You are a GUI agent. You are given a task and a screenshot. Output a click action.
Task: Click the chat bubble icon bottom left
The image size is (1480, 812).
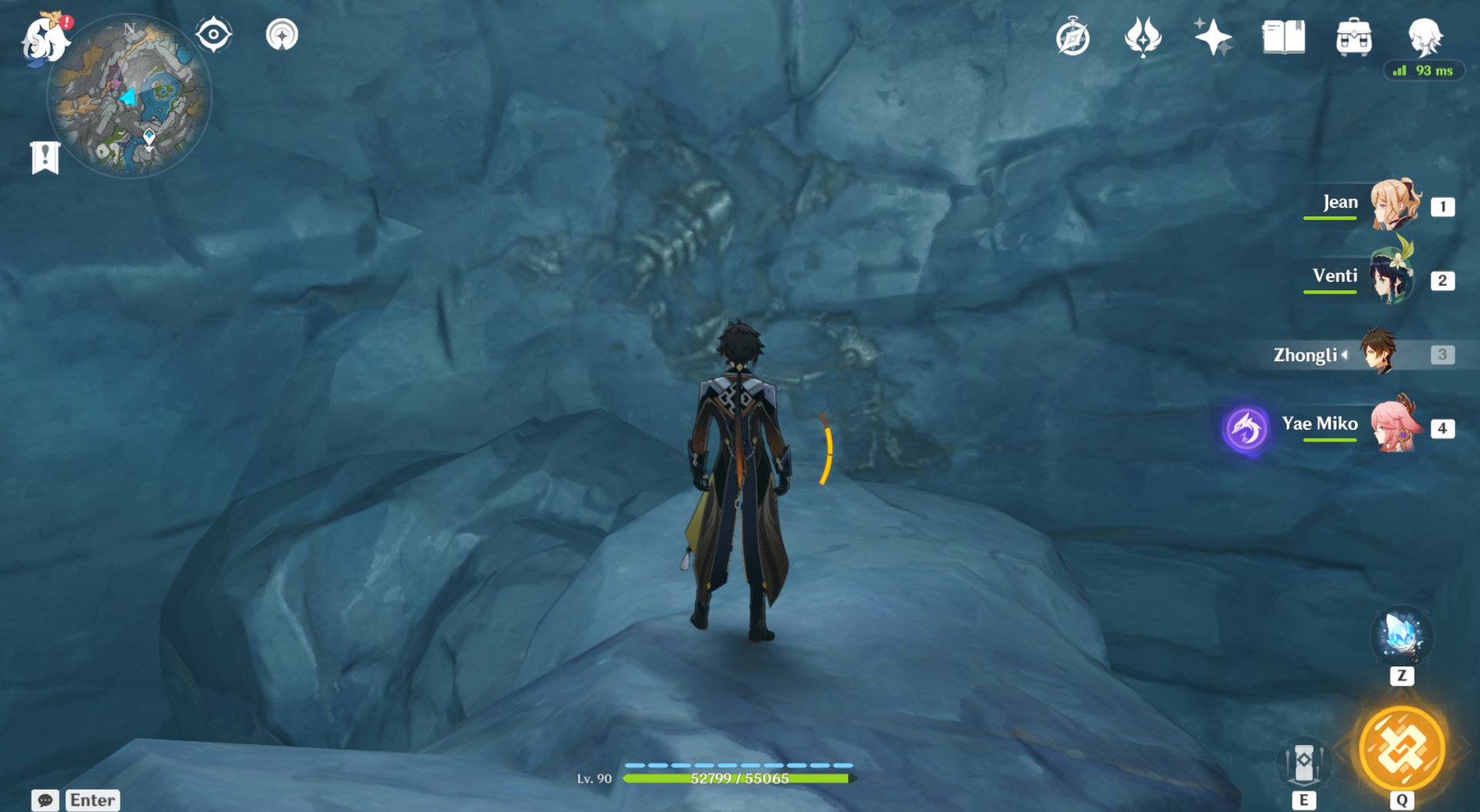pyautogui.click(x=45, y=801)
